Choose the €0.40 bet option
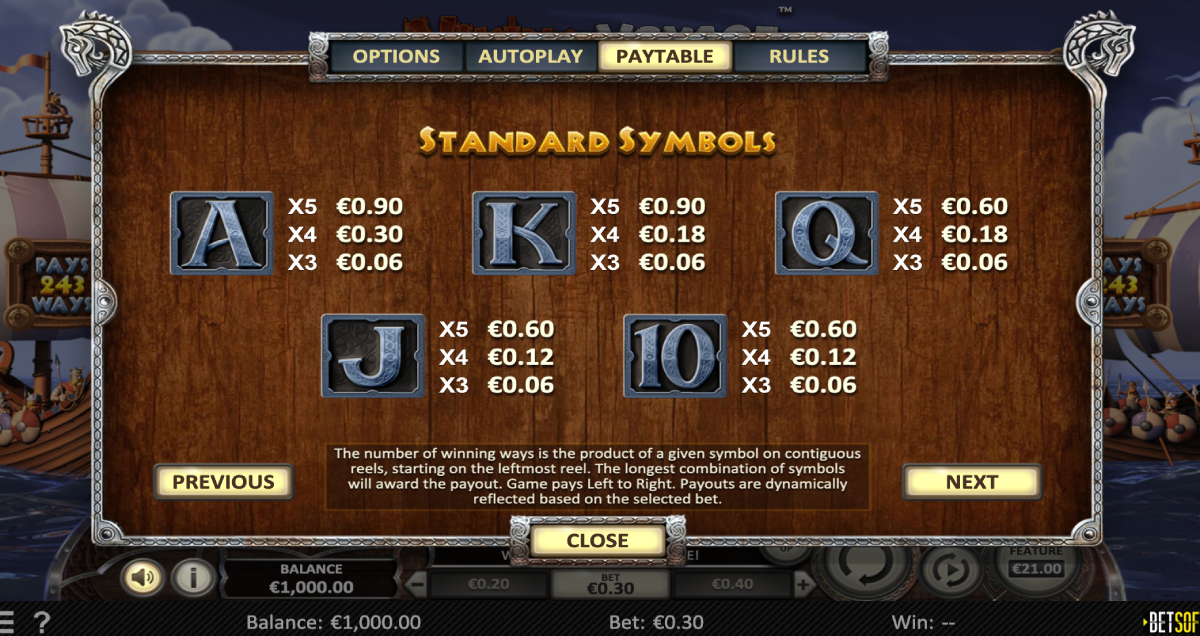Viewport: 1200px width, 636px height. (x=732, y=585)
